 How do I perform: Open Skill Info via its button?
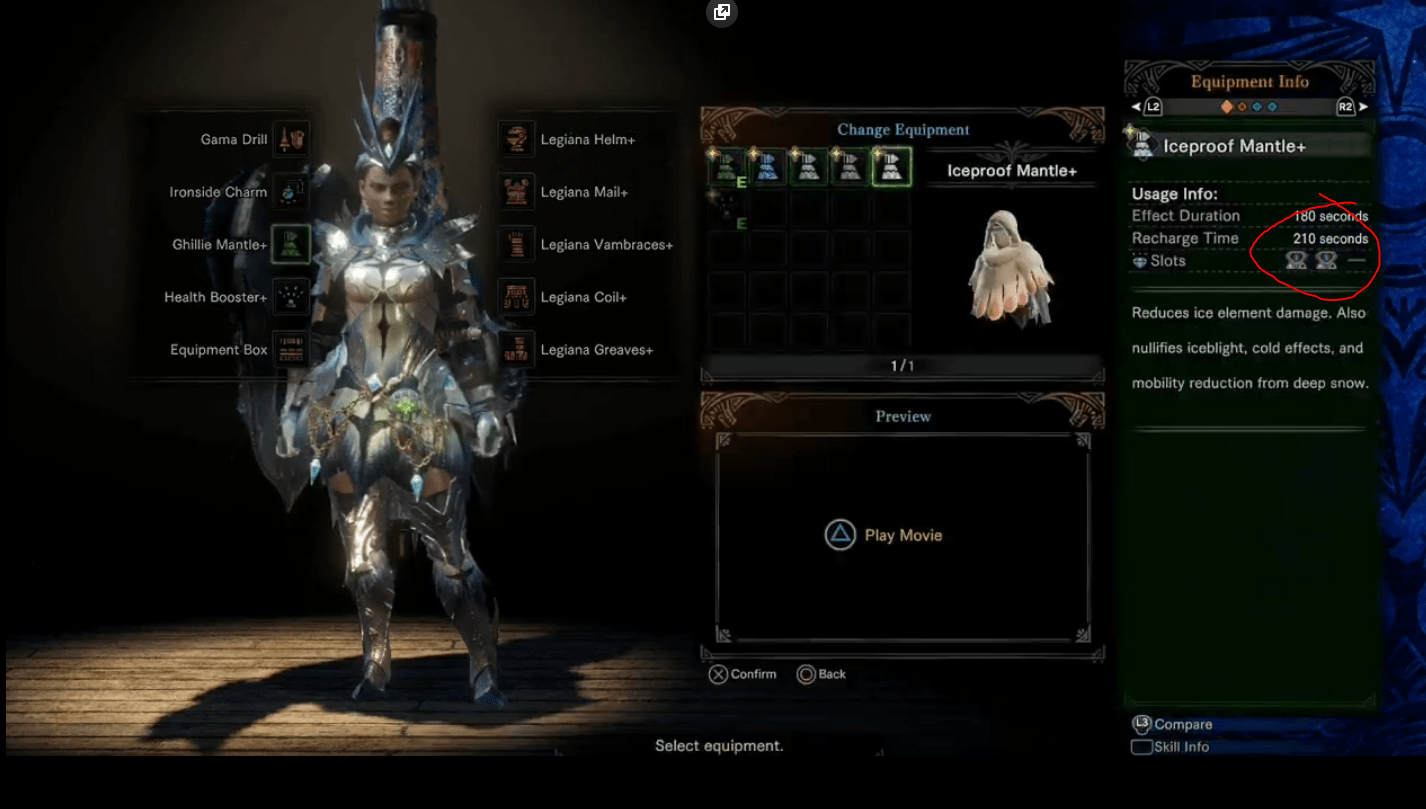(x=1168, y=746)
